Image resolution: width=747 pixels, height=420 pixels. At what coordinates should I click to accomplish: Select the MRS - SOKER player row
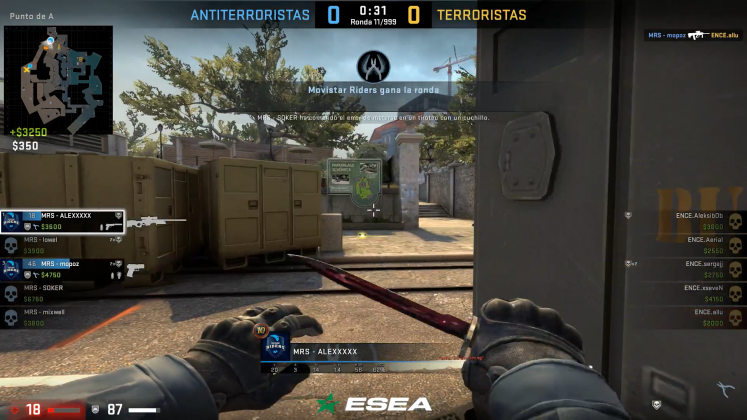(62, 293)
